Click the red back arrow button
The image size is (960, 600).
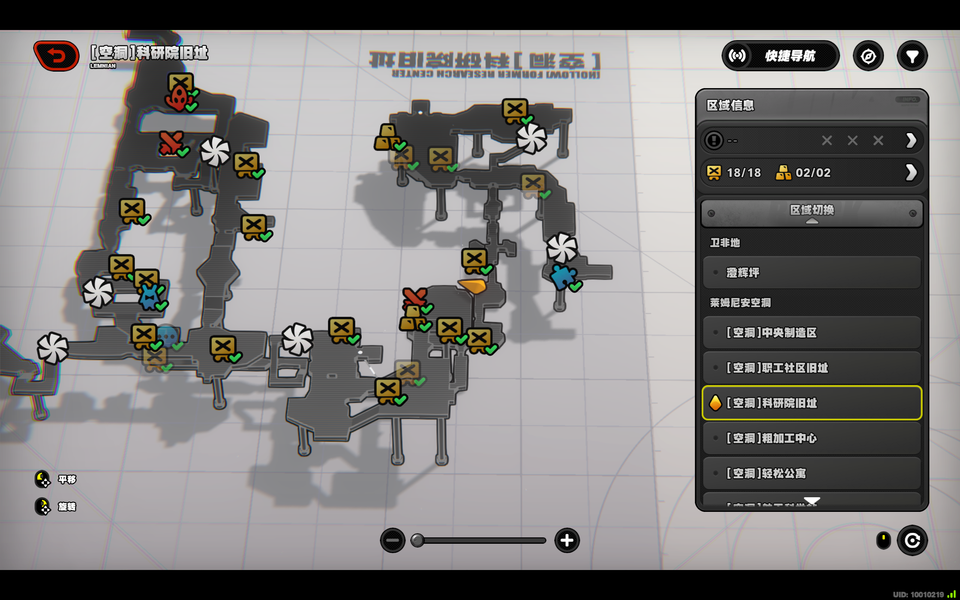tap(56, 56)
